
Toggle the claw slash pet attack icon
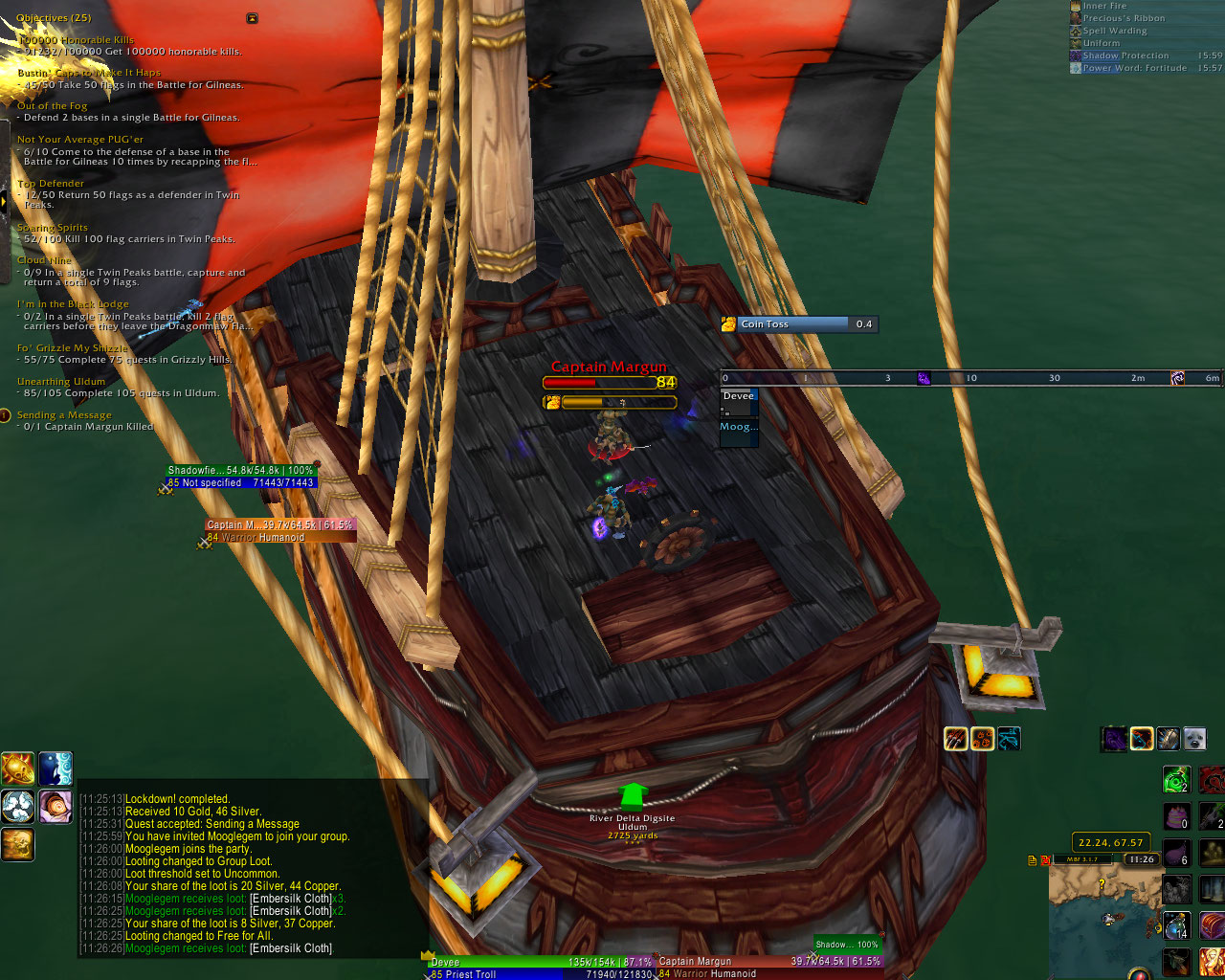(x=956, y=738)
